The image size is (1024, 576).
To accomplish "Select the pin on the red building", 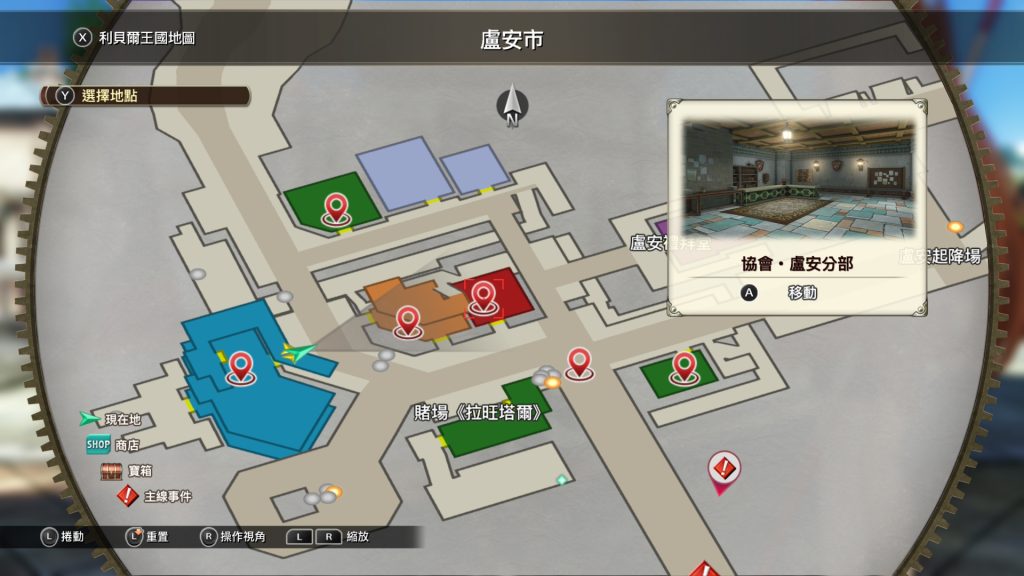I will click(483, 297).
